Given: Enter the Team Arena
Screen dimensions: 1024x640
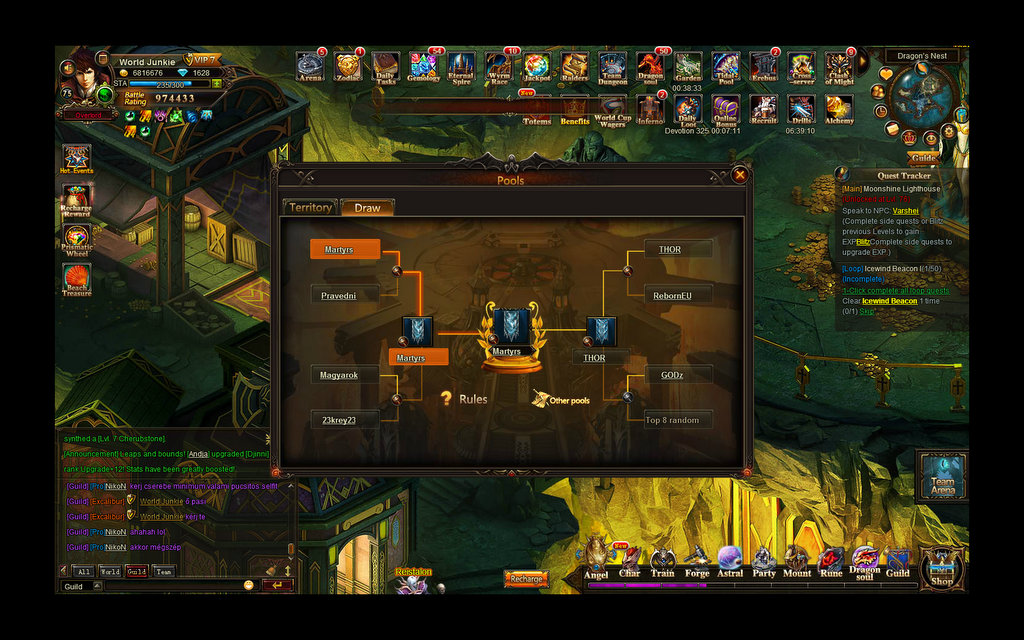Looking at the screenshot, I should 942,474.
